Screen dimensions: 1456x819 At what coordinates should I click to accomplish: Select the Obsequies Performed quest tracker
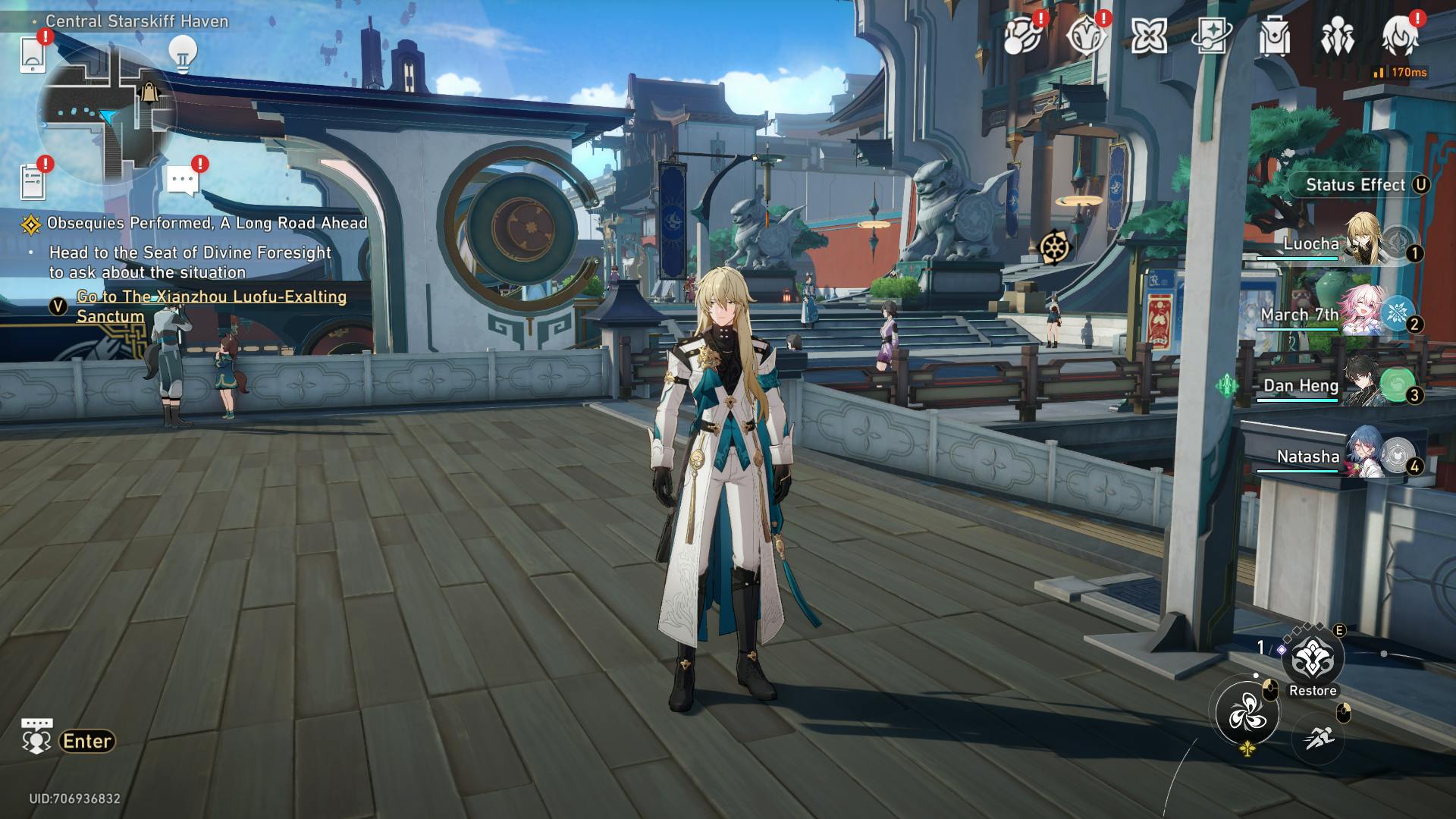(x=206, y=223)
